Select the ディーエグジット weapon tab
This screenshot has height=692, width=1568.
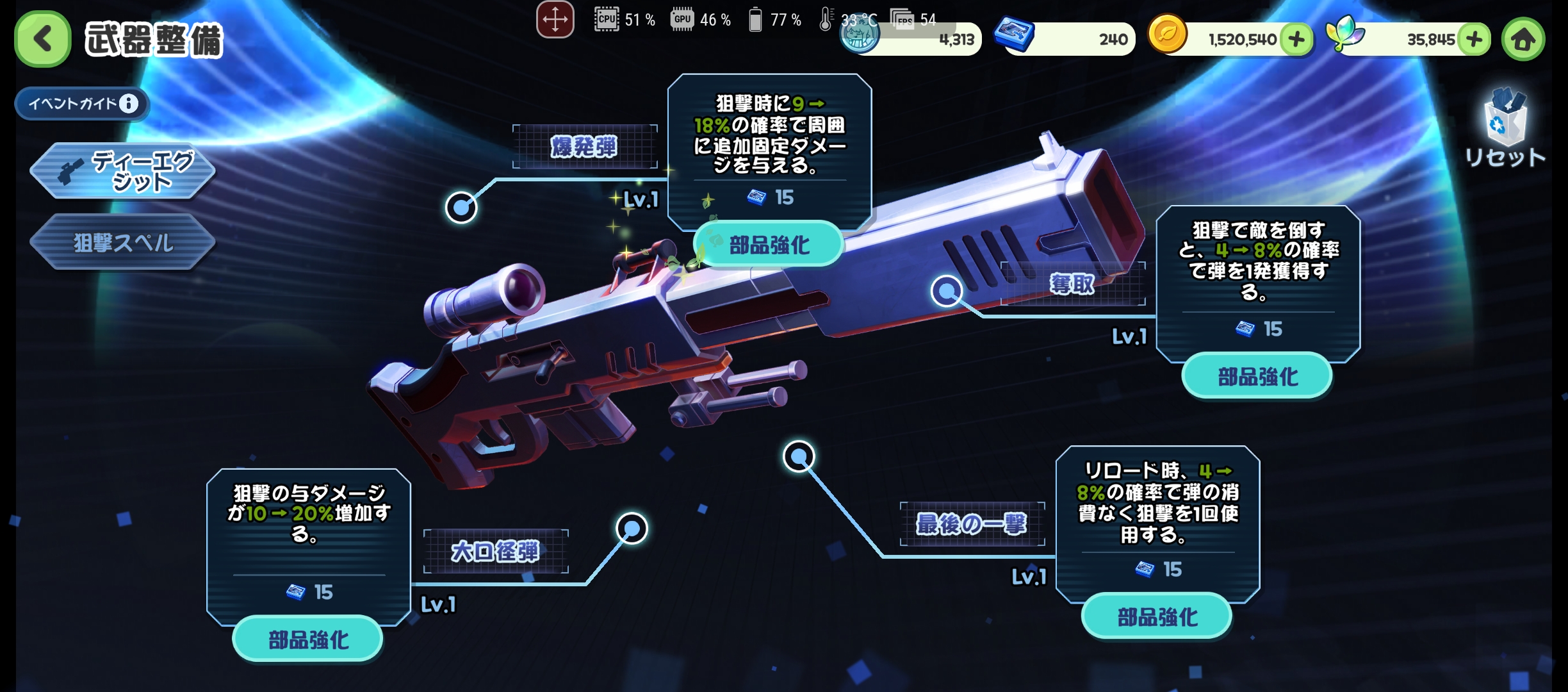coord(122,171)
